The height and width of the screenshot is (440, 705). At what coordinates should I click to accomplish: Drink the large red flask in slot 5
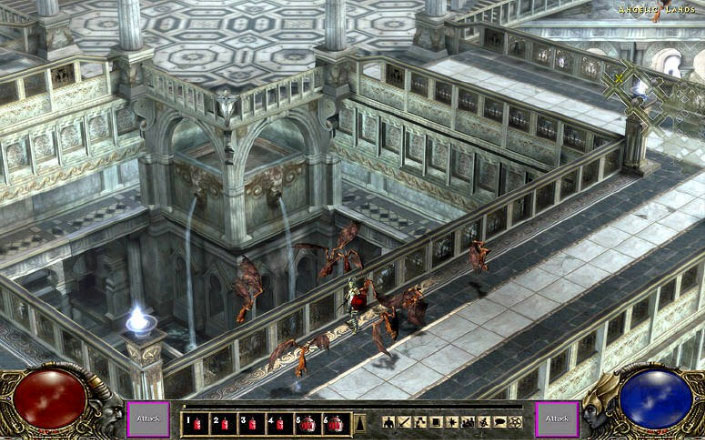tap(308, 423)
